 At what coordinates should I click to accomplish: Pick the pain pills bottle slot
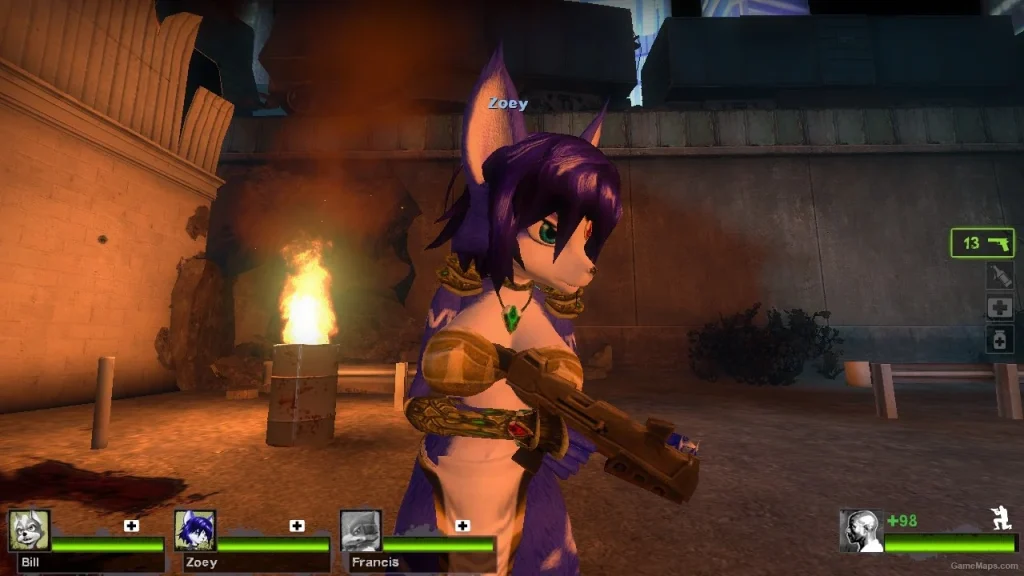pos(999,339)
